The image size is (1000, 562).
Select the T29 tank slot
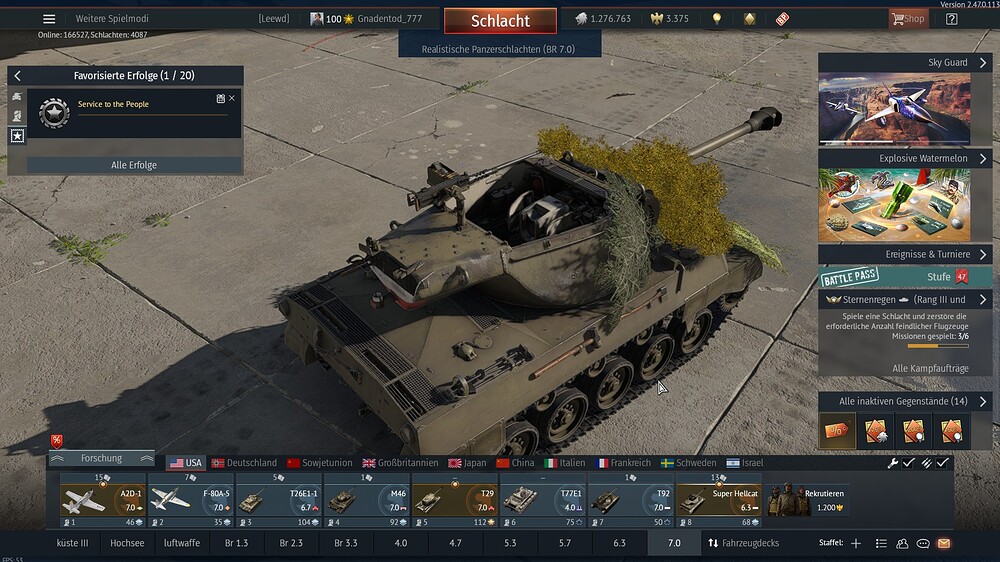click(x=454, y=499)
